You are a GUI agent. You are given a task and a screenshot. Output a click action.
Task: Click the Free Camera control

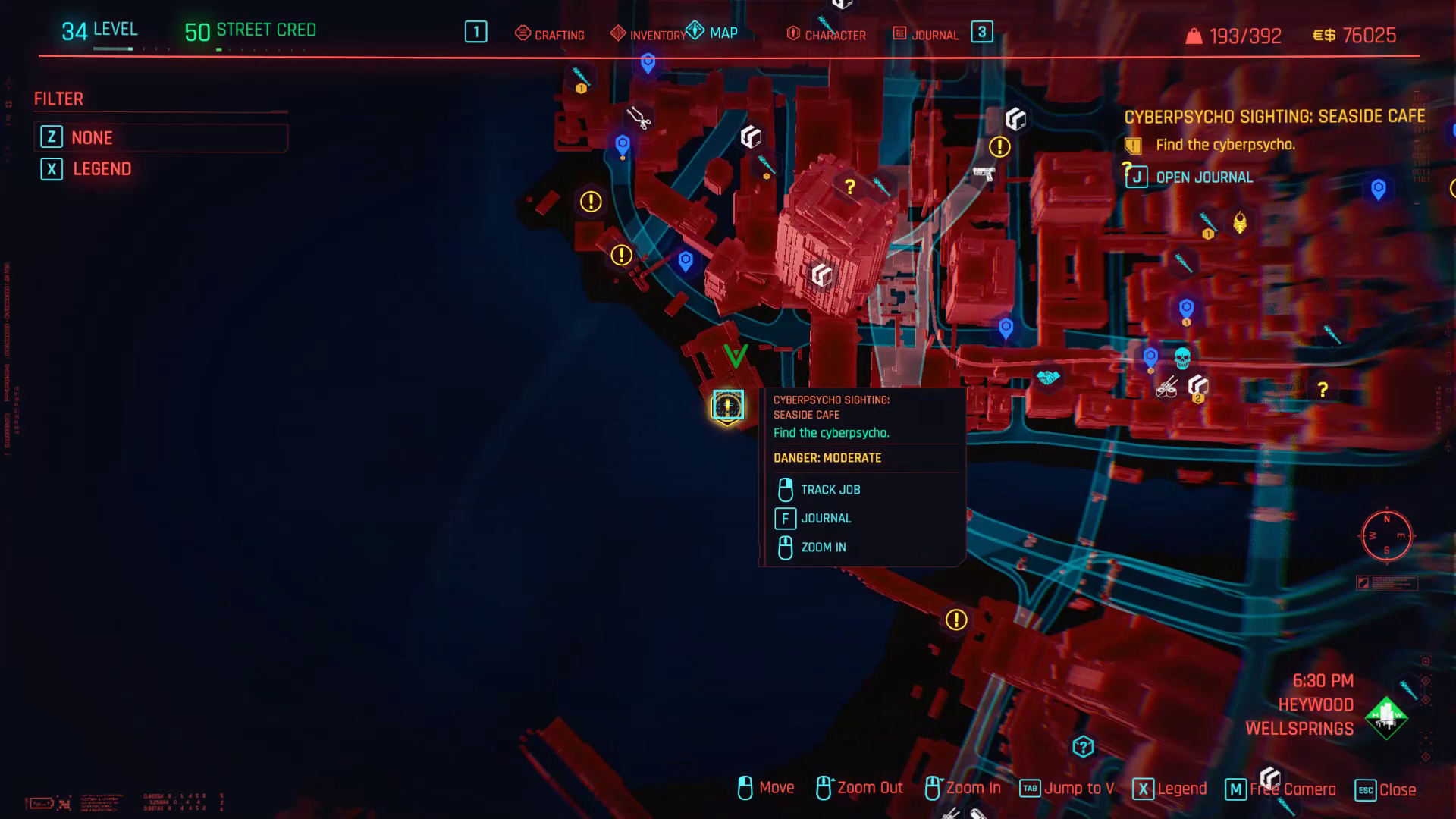pyautogui.click(x=1294, y=788)
